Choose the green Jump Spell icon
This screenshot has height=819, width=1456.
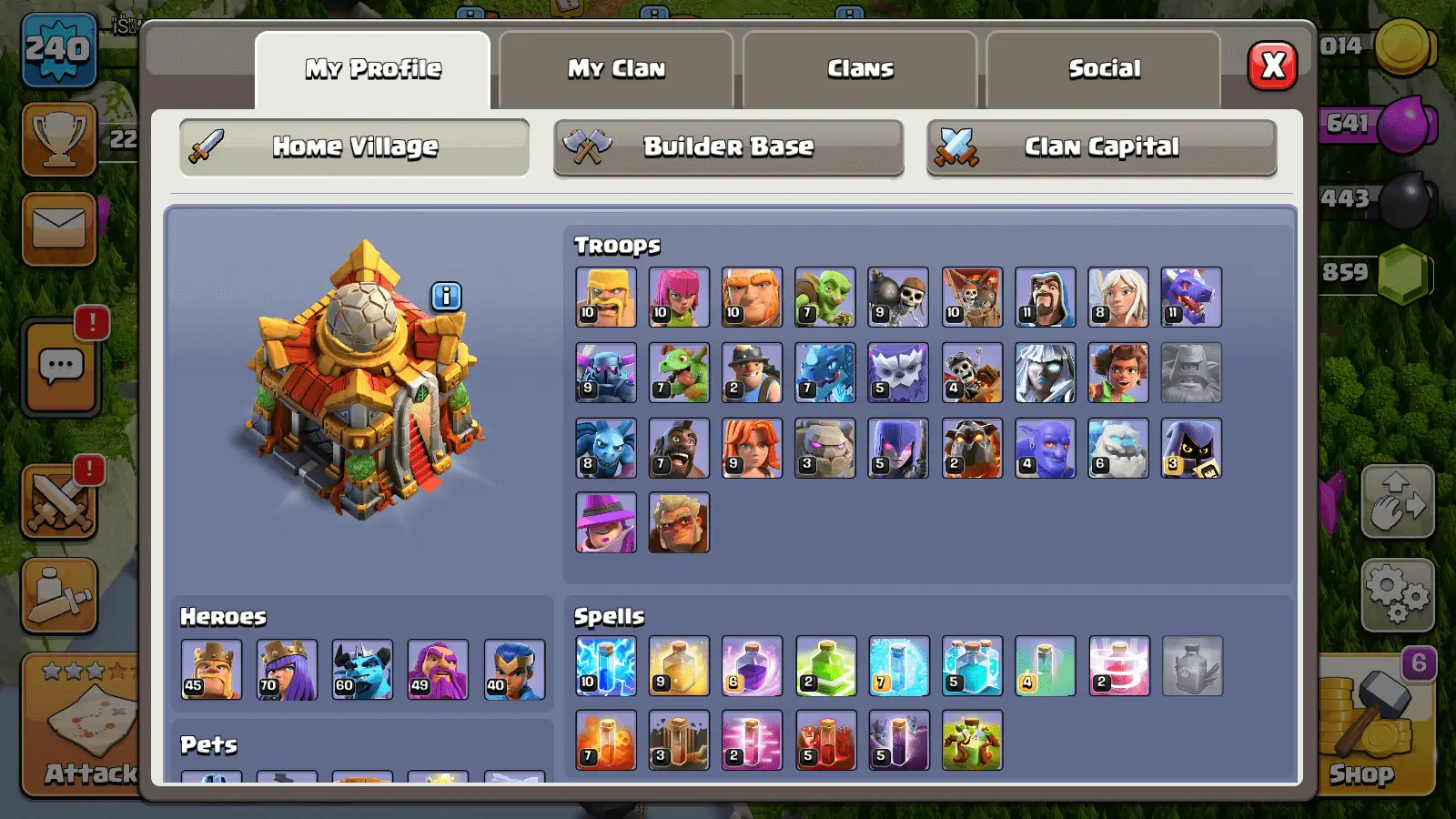(x=825, y=666)
